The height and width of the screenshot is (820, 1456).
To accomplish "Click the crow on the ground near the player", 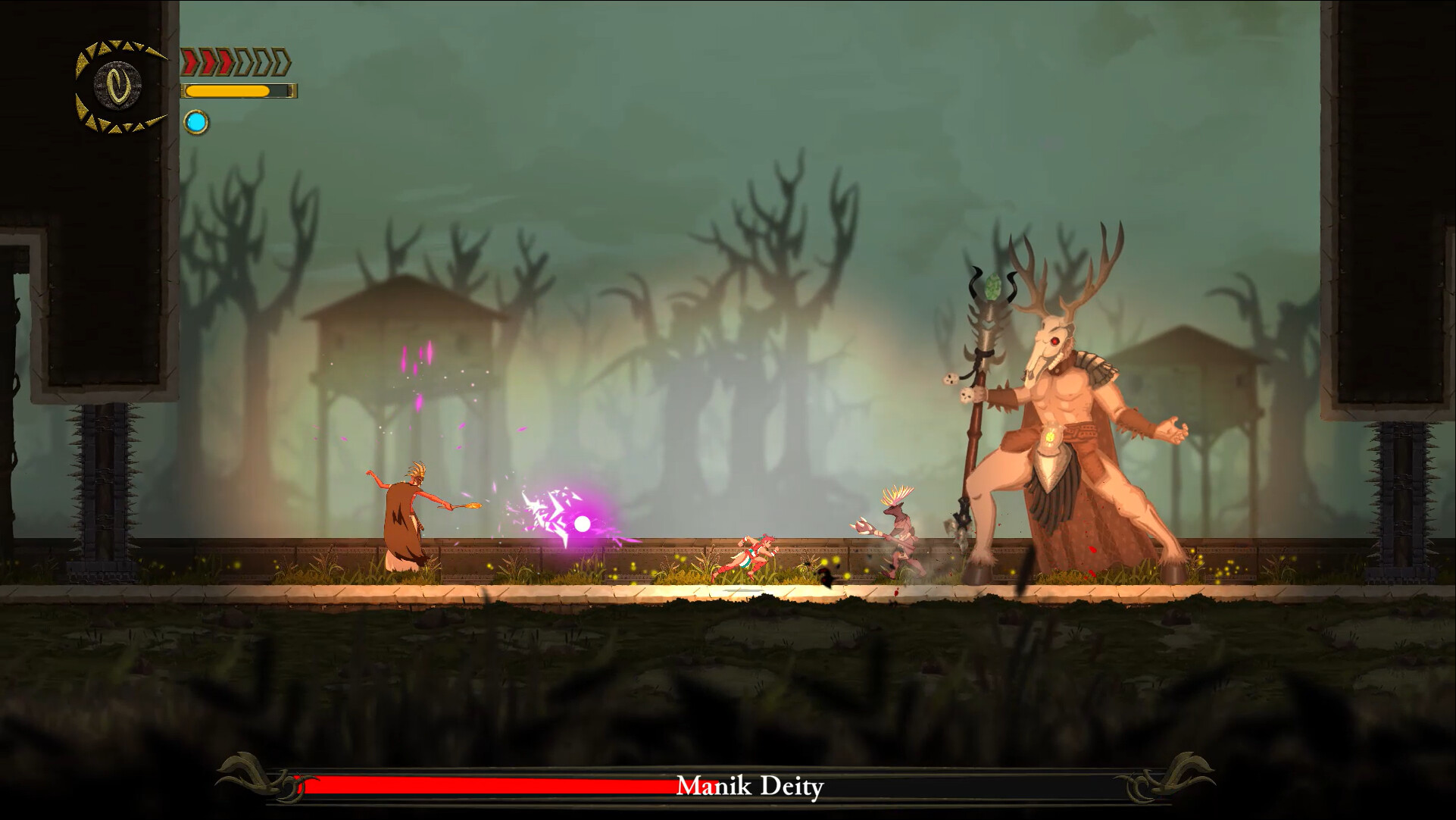I will pos(826,576).
